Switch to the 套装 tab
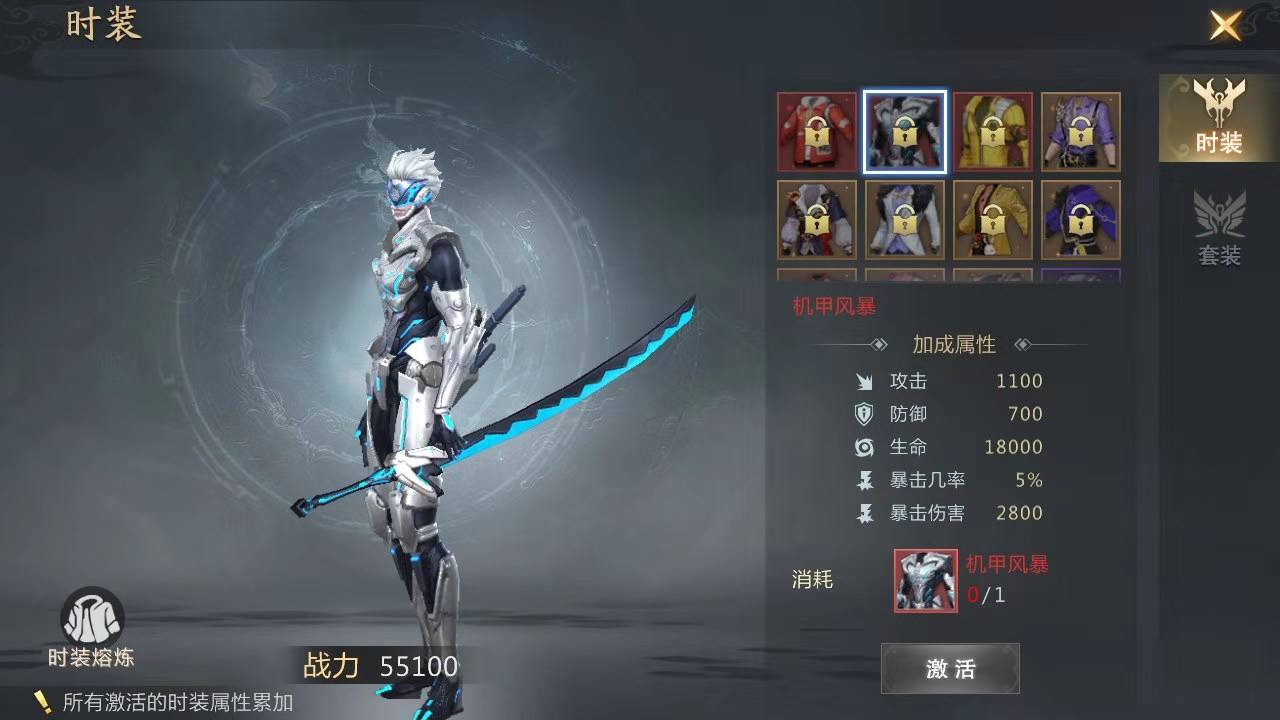The image size is (1280, 720). pyautogui.click(x=1219, y=229)
